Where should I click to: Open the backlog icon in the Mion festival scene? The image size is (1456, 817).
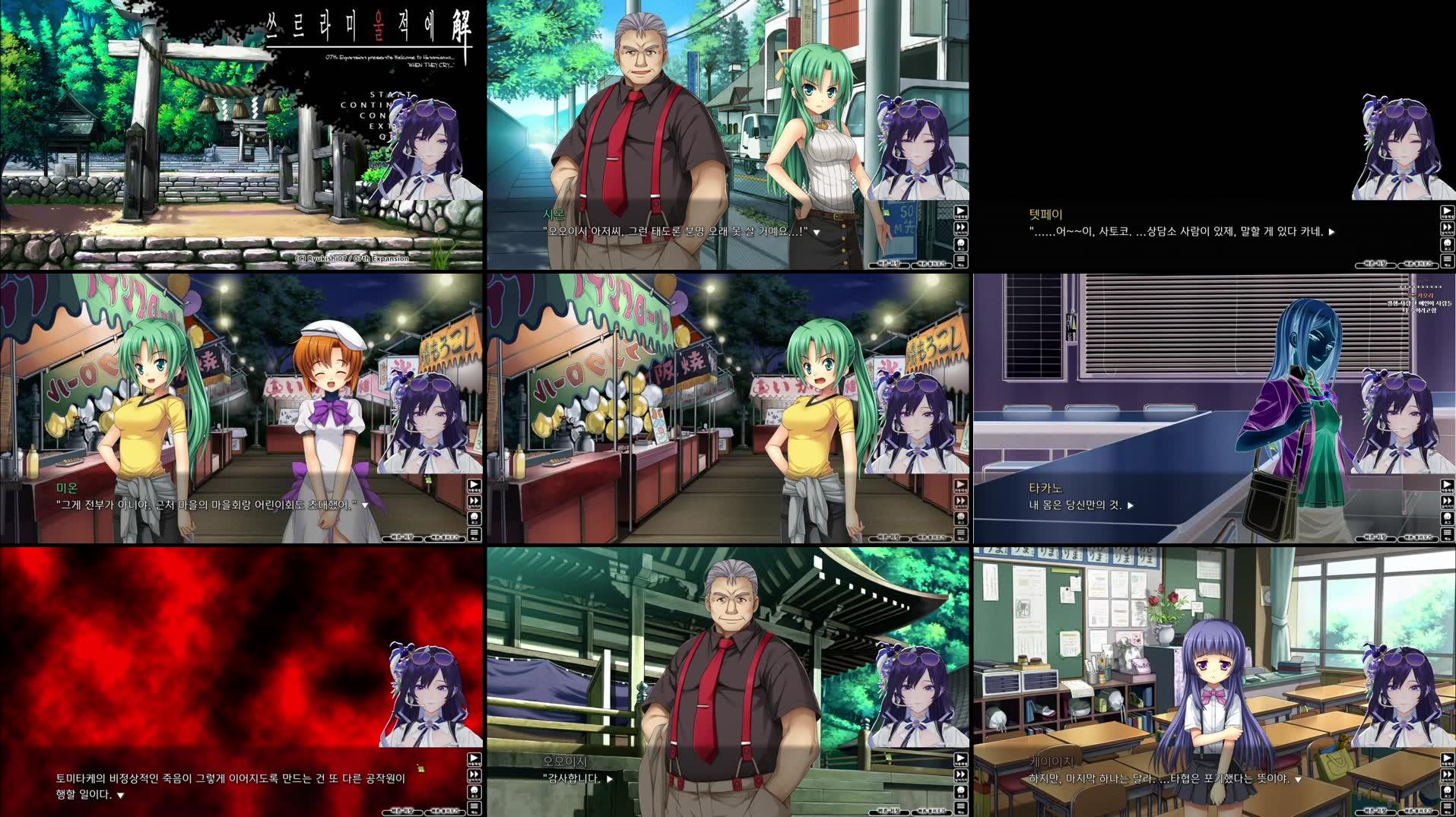476,517
